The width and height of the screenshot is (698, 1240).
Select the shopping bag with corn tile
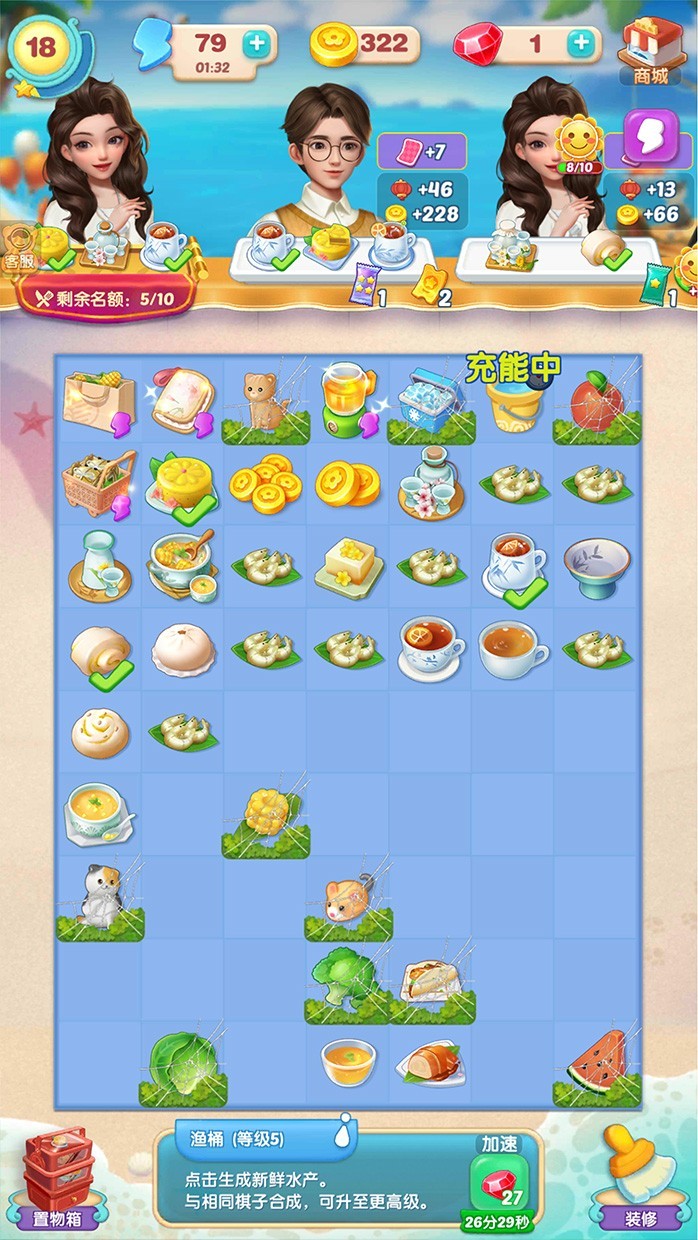point(98,400)
